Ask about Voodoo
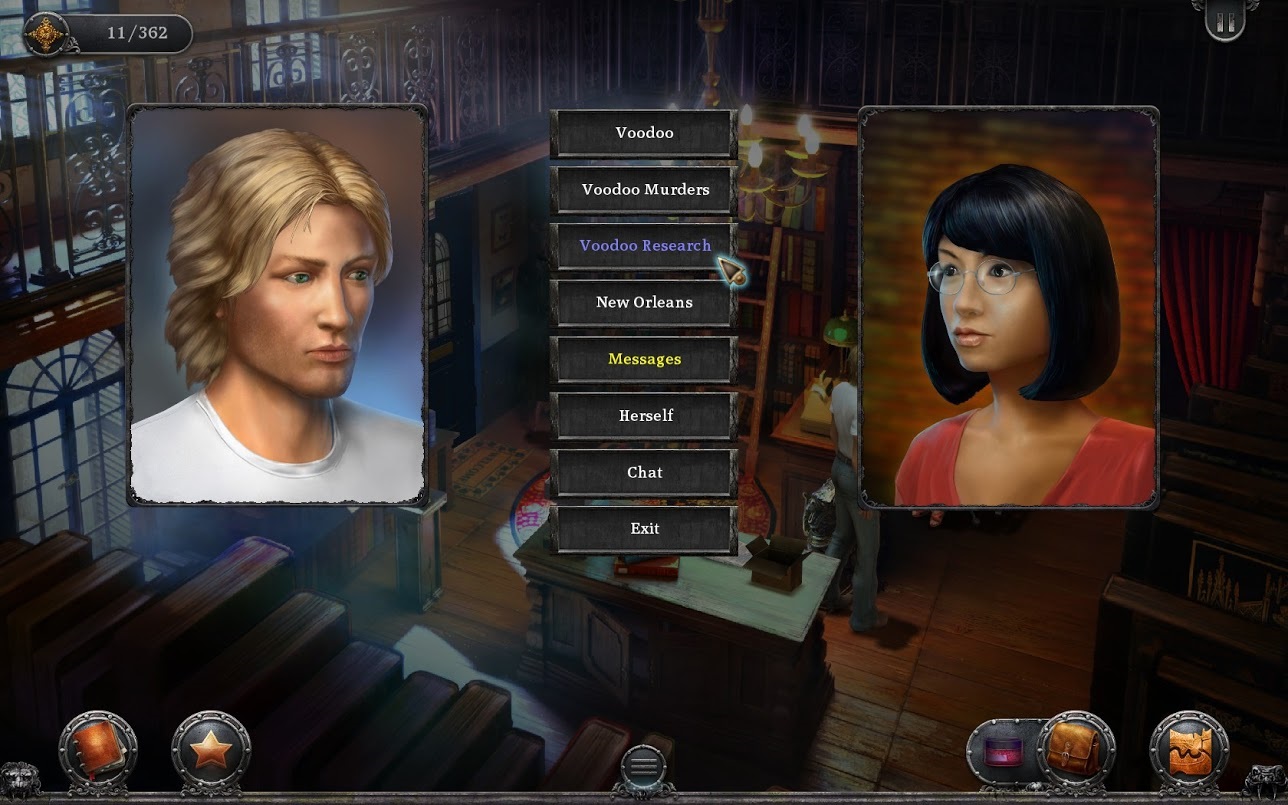The width and height of the screenshot is (1288, 805). (x=644, y=132)
